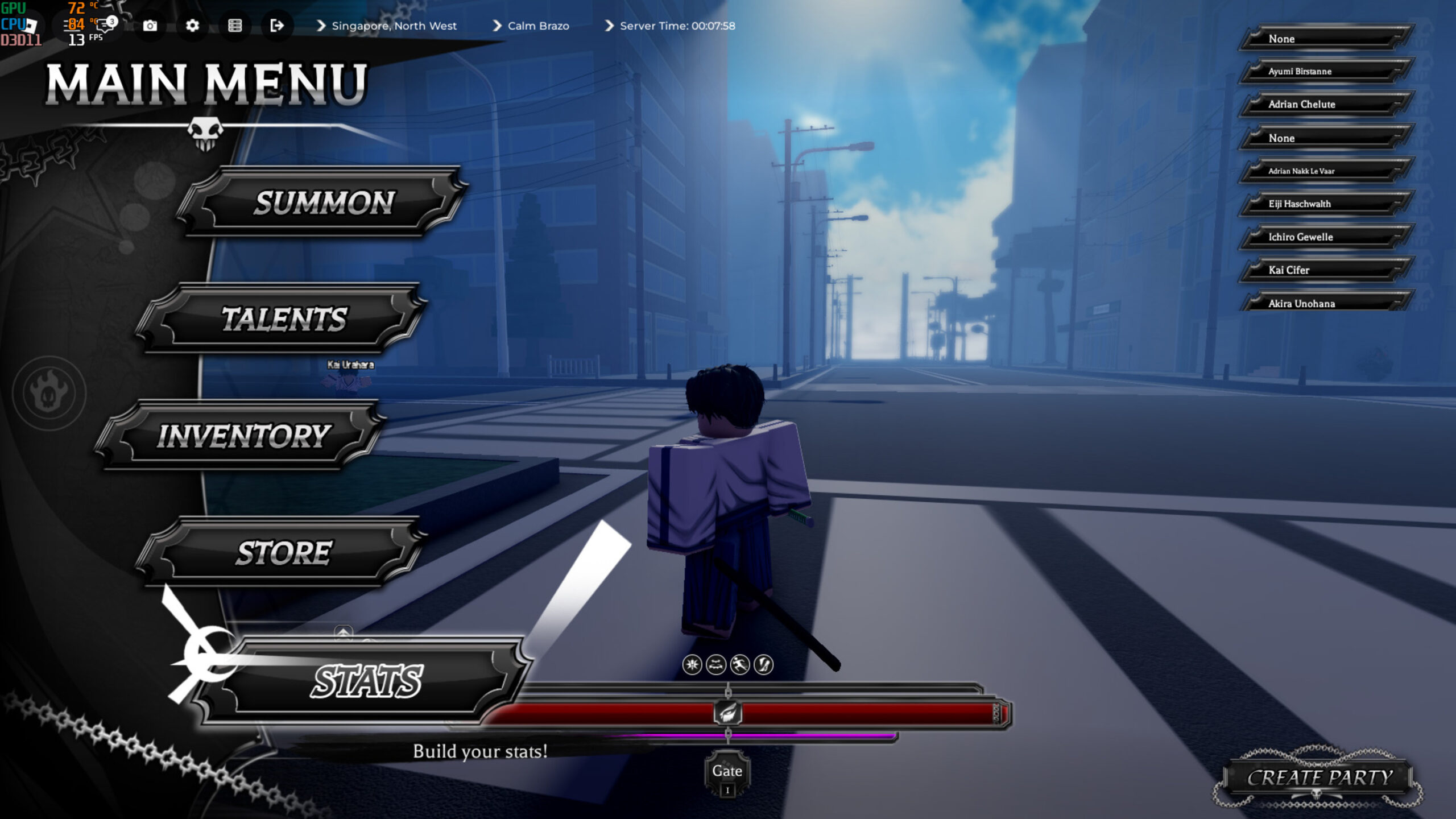
Task: Click the Gate button
Action: click(727, 772)
